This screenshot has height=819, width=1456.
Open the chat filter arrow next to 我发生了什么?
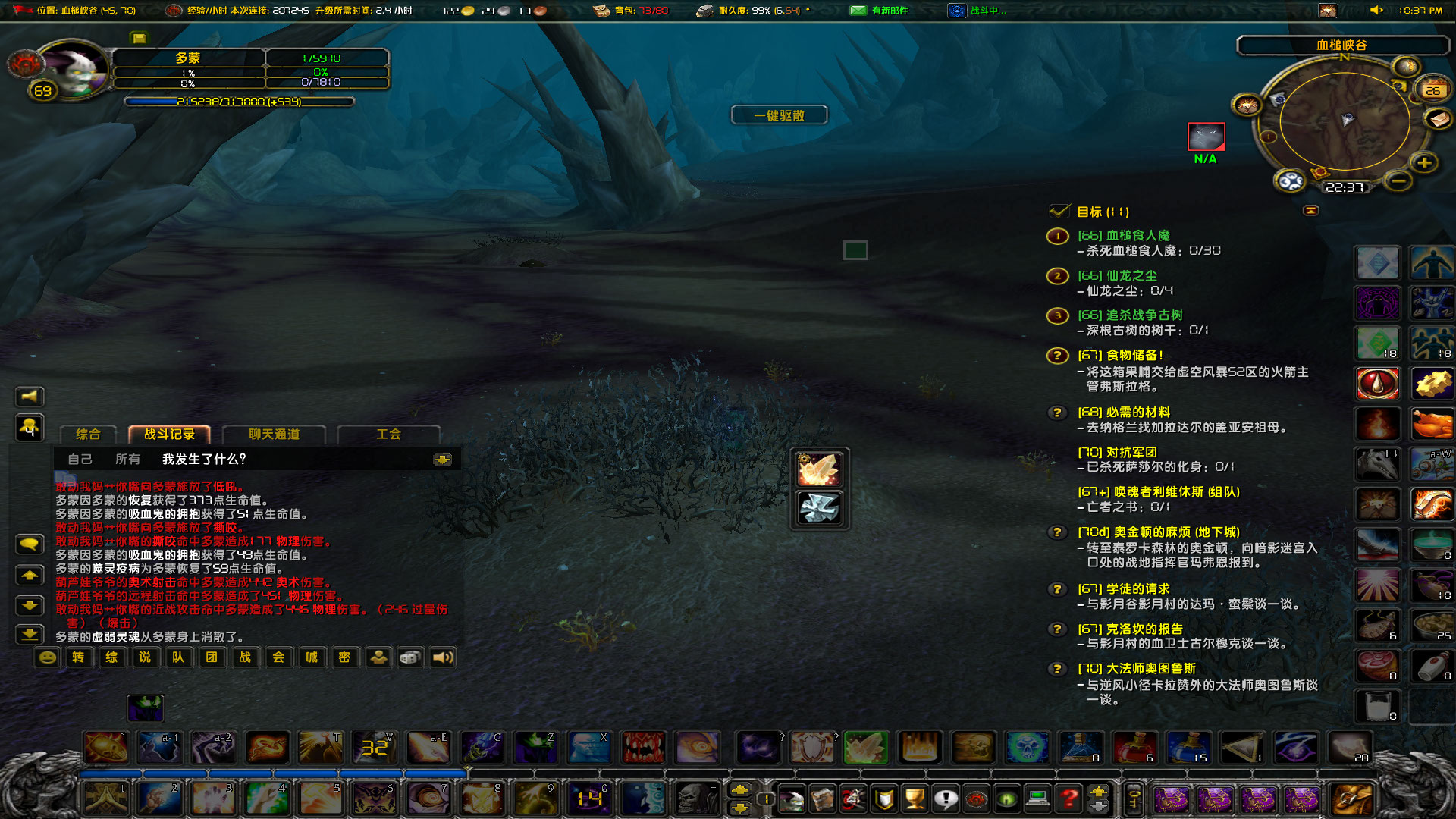pos(442,460)
